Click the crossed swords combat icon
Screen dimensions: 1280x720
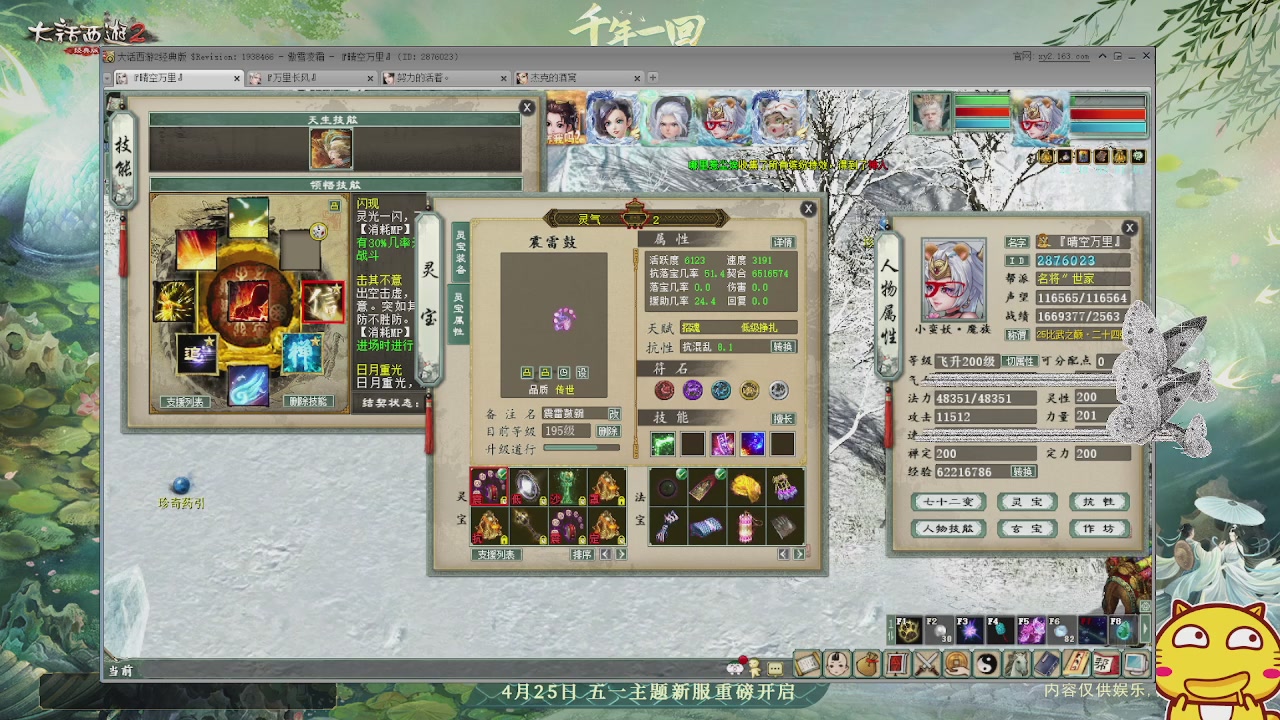[926, 664]
